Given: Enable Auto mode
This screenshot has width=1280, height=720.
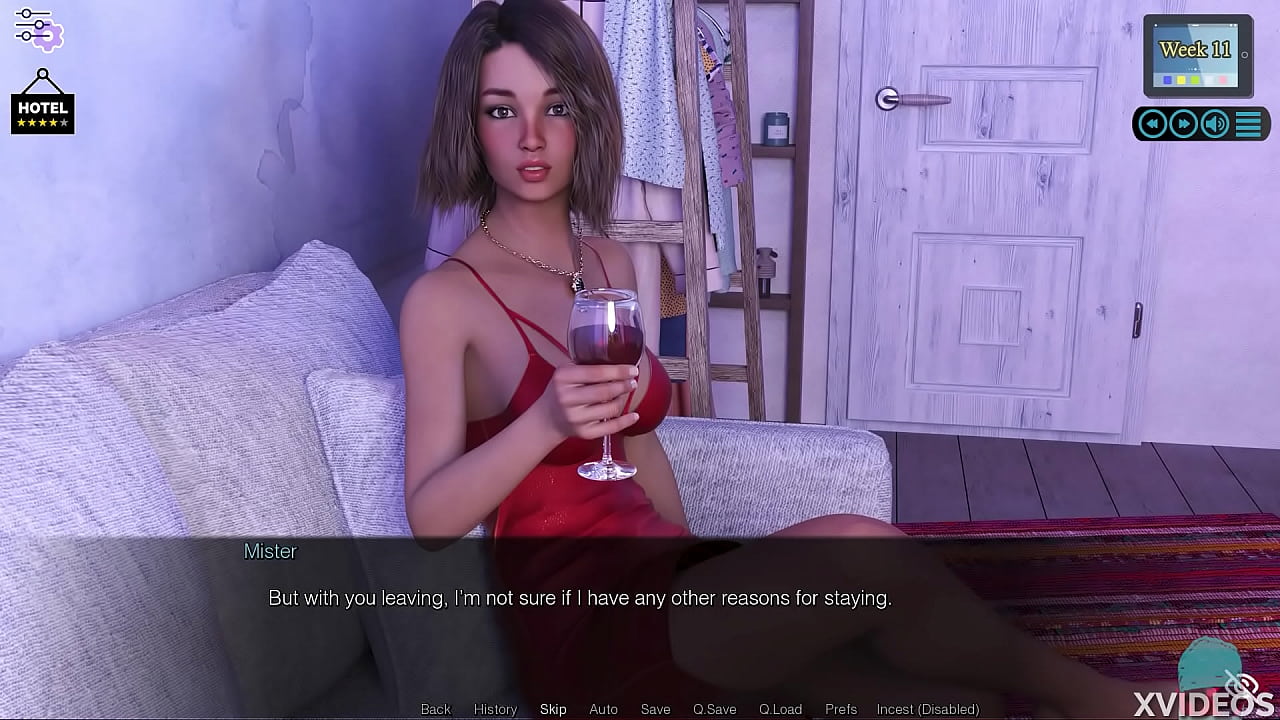Looking at the screenshot, I should [x=604, y=708].
